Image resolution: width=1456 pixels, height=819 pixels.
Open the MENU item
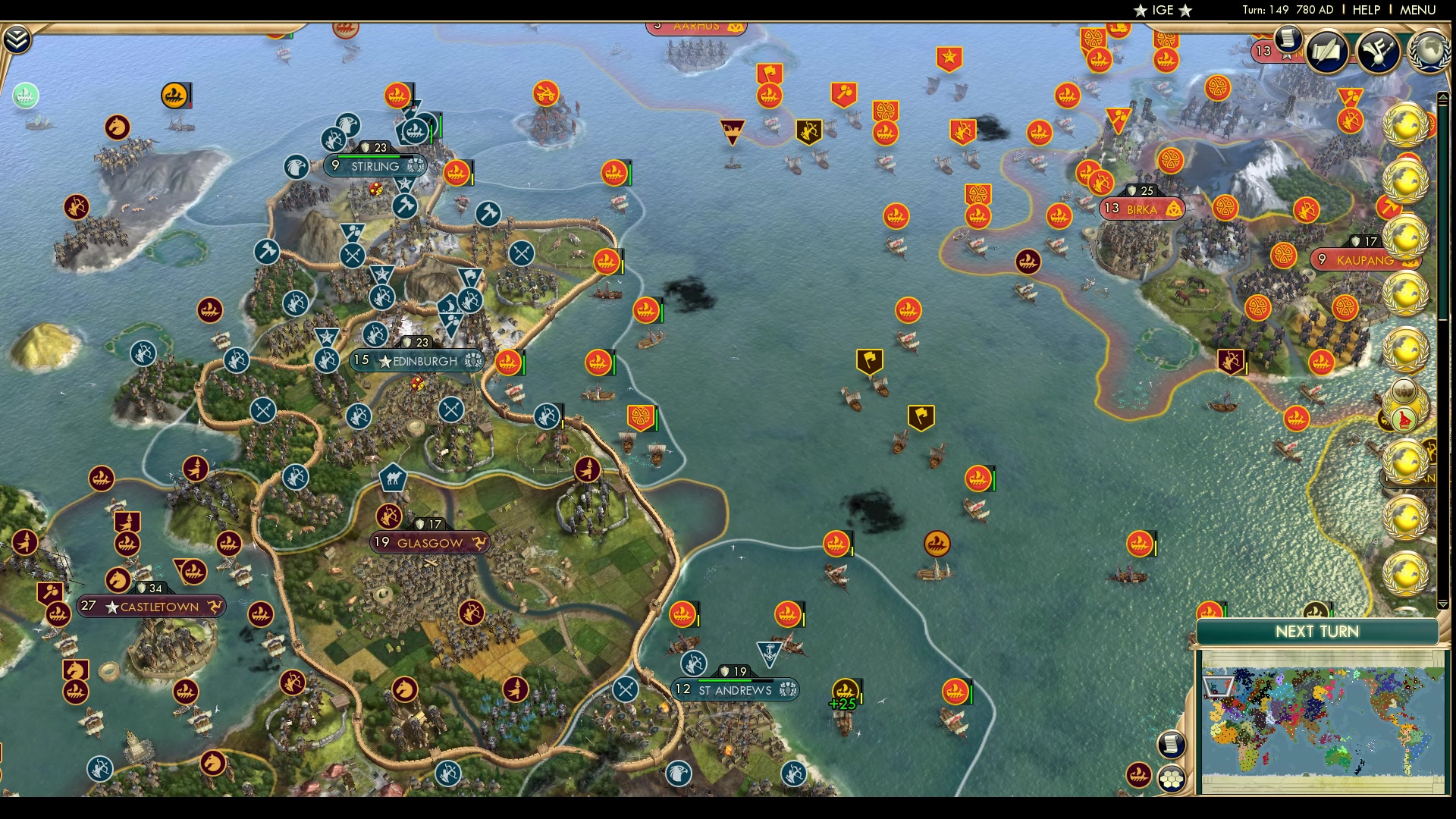(1417, 11)
